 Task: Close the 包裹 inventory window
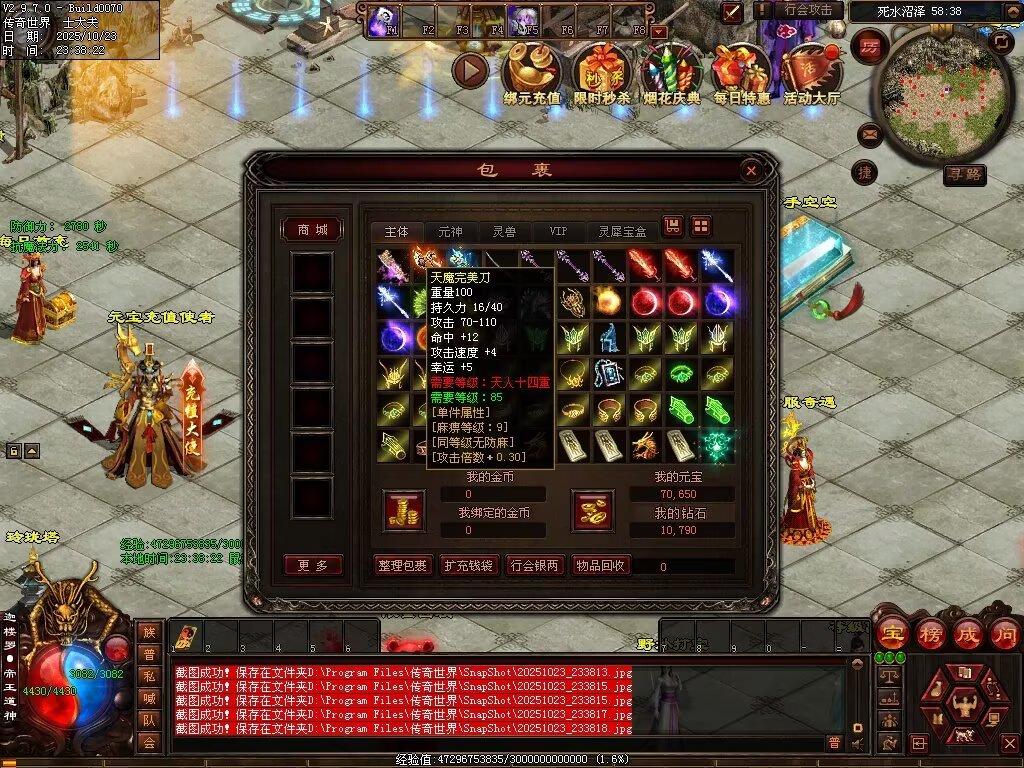coord(751,171)
